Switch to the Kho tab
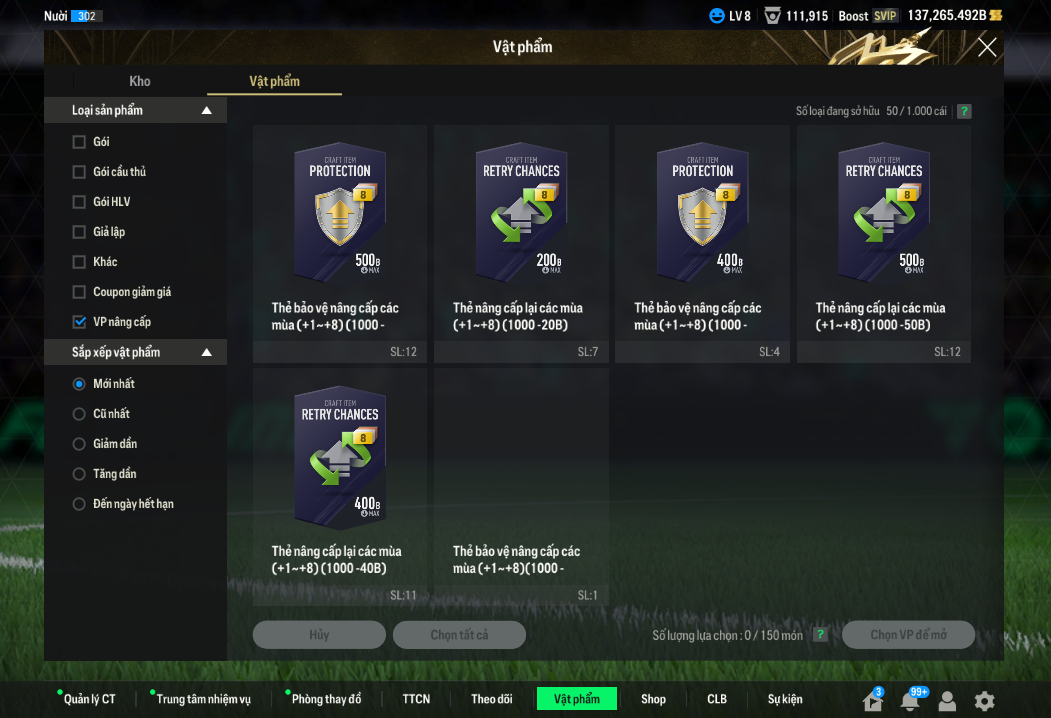The width and height of the screenshot is (1051, 718). click(x=140, y=81)
